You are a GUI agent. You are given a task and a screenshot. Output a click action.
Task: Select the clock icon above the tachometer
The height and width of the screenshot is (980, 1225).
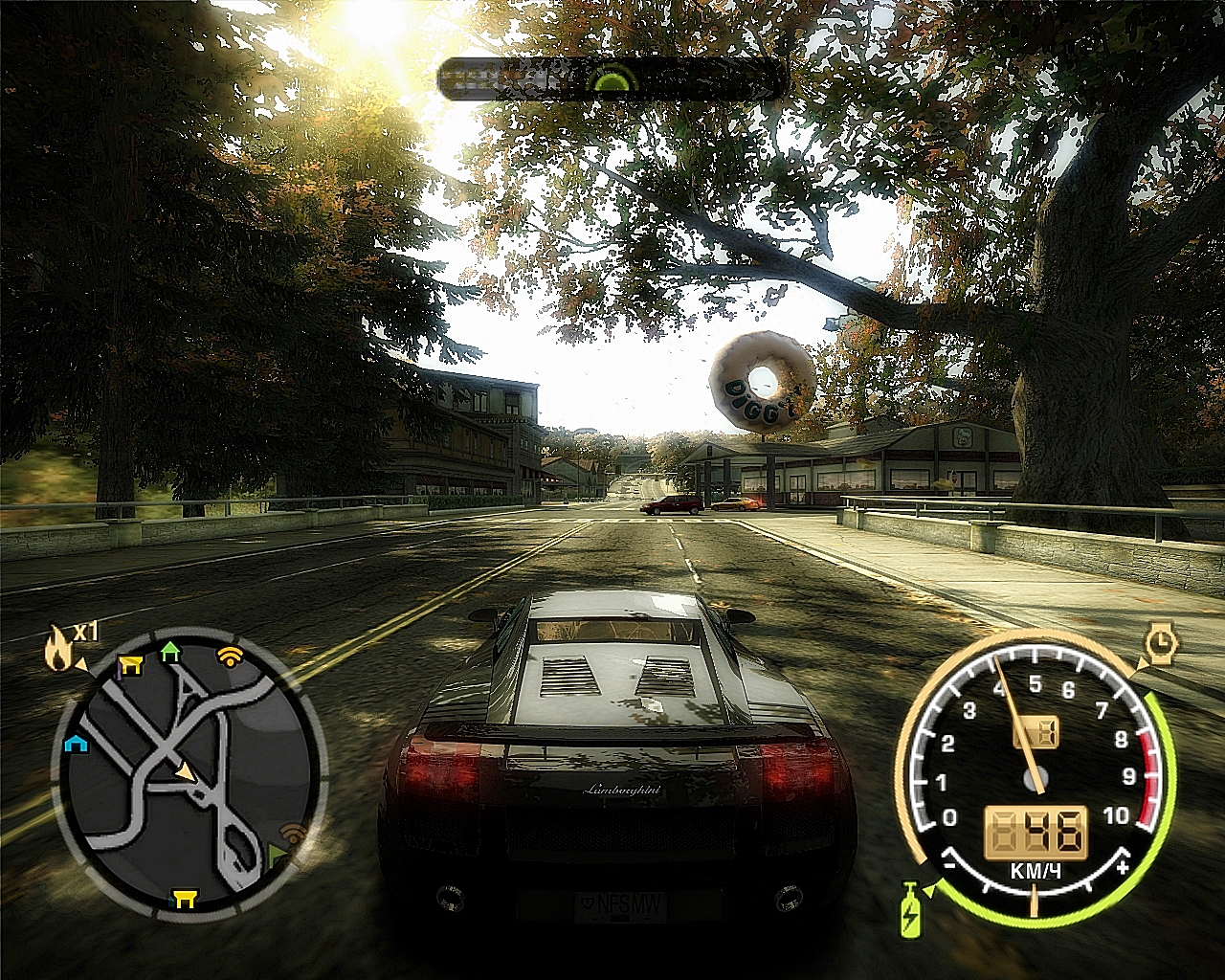(x=1161, y=641)
